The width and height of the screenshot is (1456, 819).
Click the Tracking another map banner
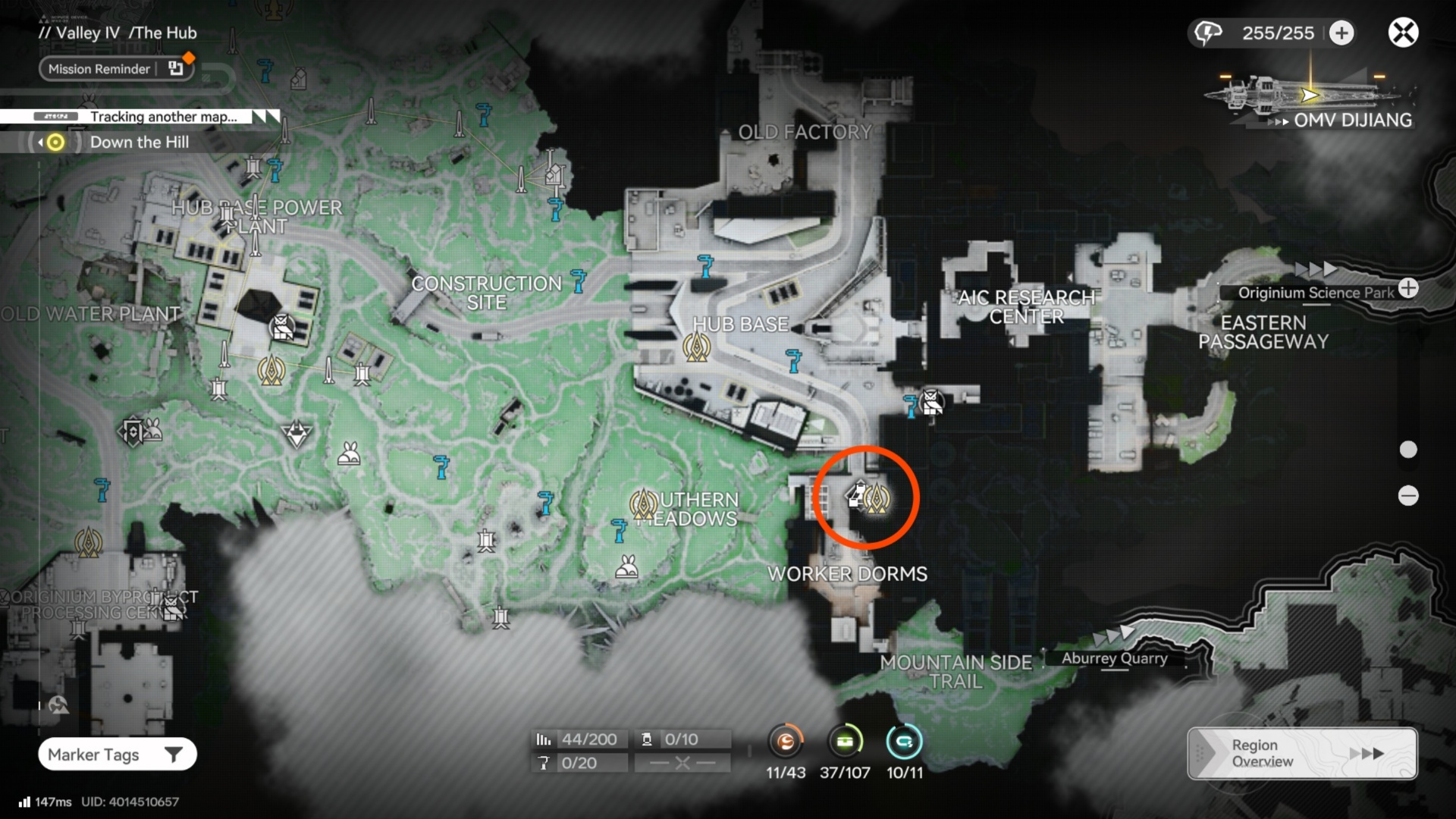(163, 117)
